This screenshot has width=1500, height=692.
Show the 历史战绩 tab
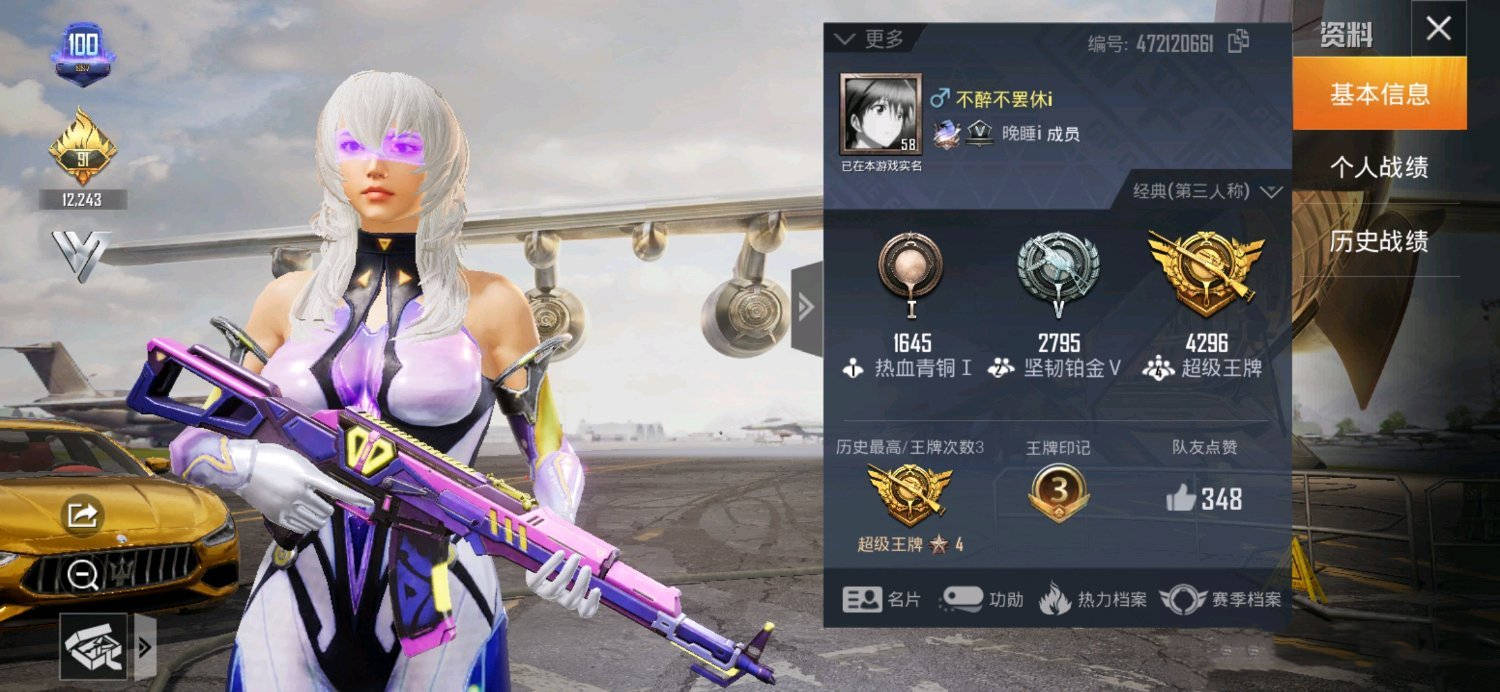click(x=1379, y=241)
